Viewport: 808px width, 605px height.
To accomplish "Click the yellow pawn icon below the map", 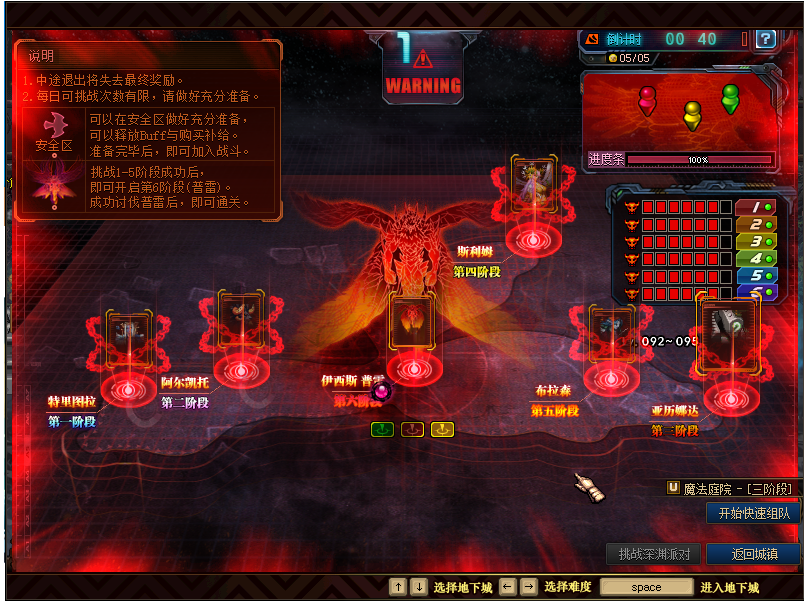I will coord(442,430).
